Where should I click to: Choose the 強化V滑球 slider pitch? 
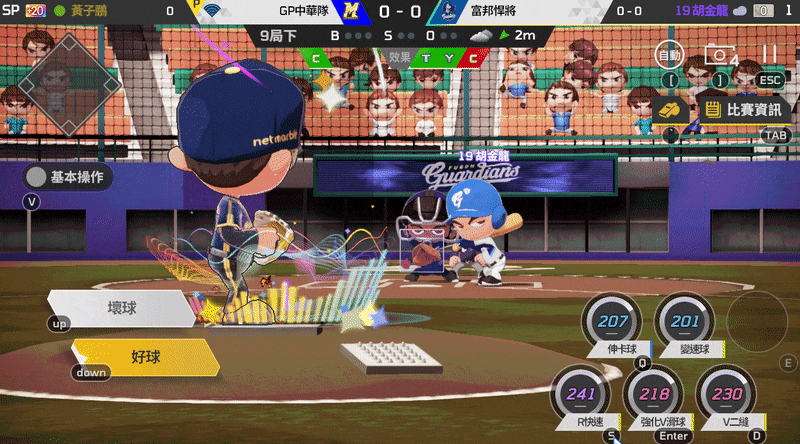coord(655,396)
